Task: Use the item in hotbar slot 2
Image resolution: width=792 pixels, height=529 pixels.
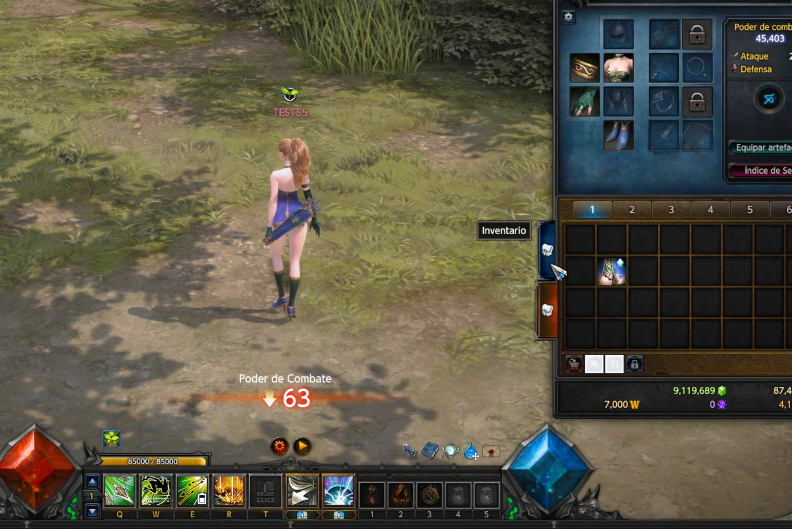Action: click(400, 494)
